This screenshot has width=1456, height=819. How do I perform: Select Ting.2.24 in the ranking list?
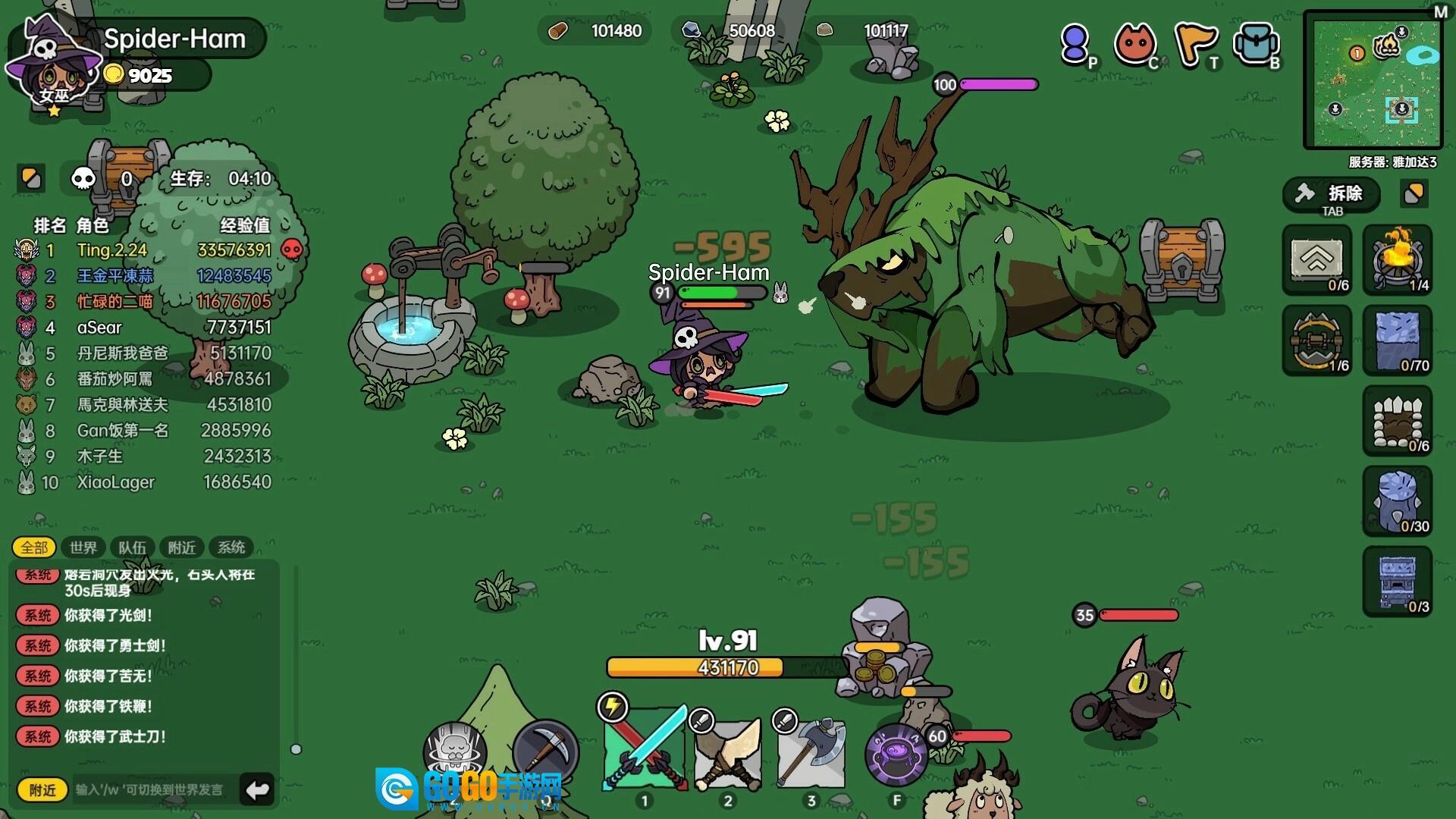[112, 250]
